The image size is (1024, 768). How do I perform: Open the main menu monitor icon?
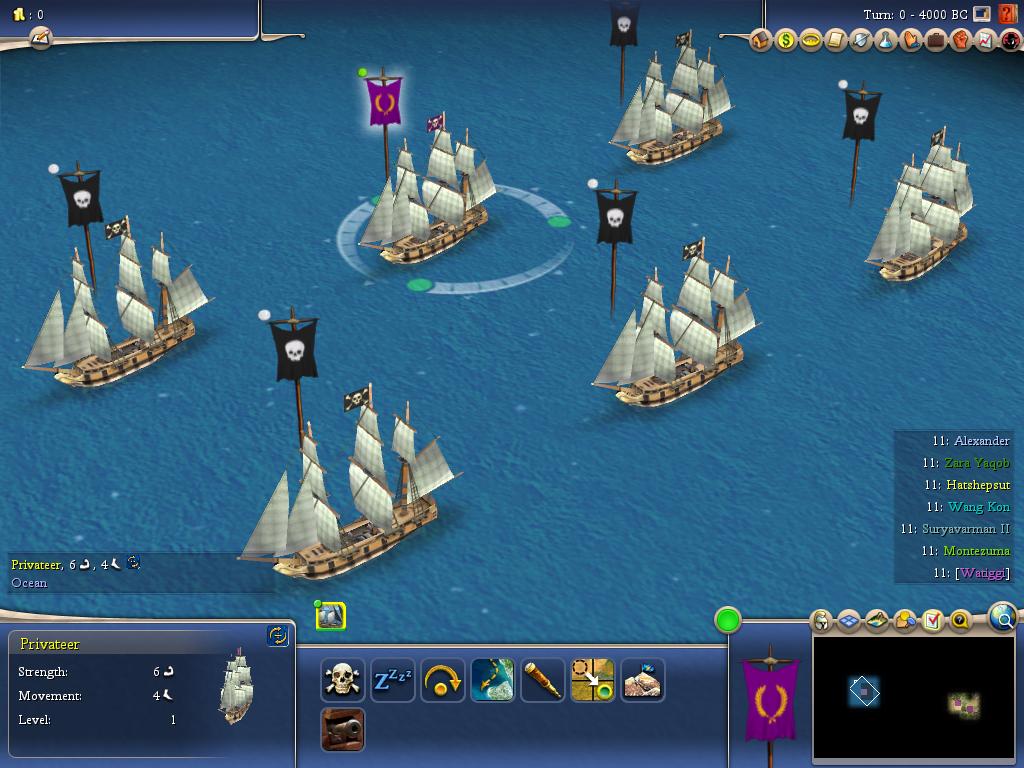982,14
